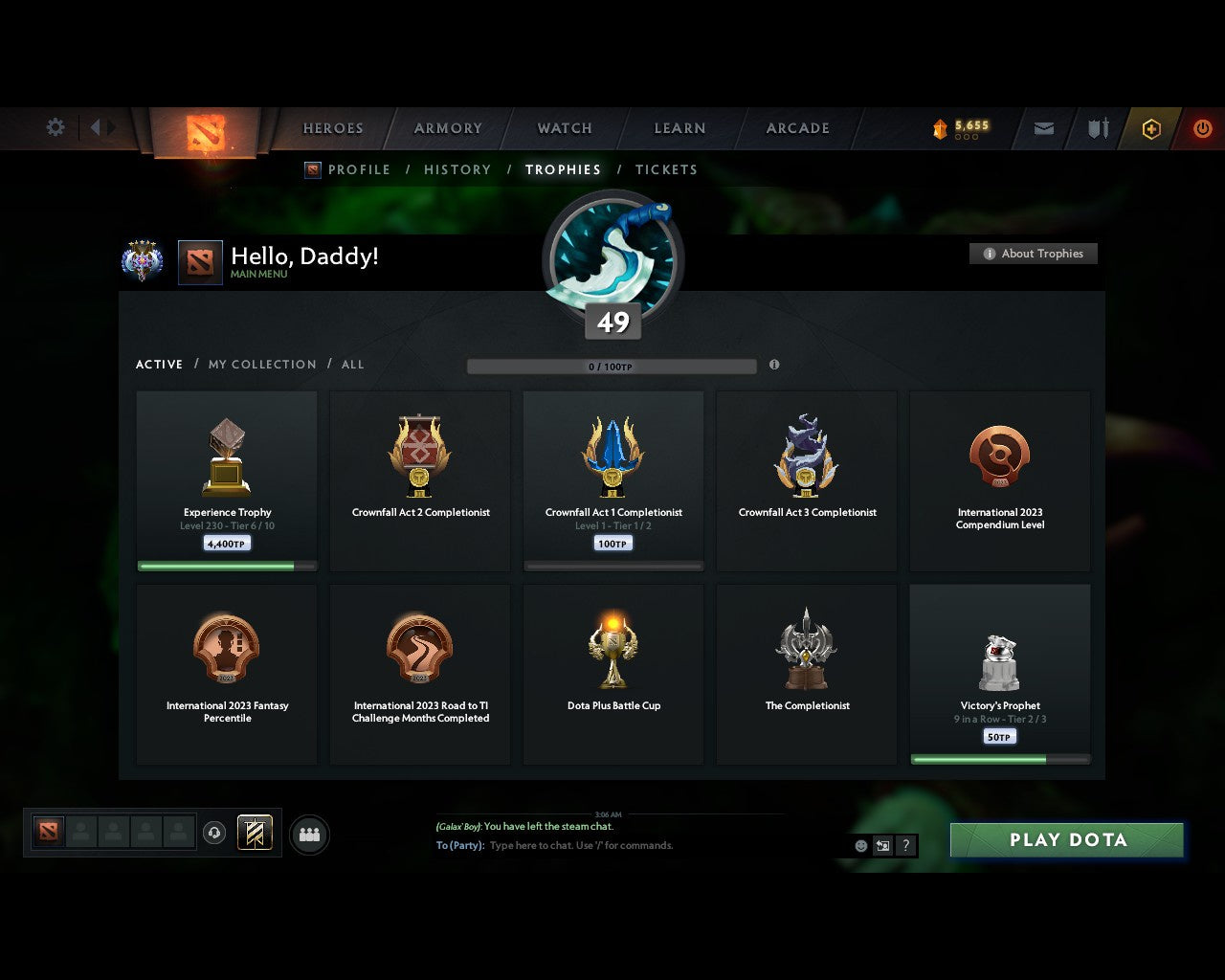
Task: Click the chat wheel icon beside the emoticon
Action: tap(881, 846)
